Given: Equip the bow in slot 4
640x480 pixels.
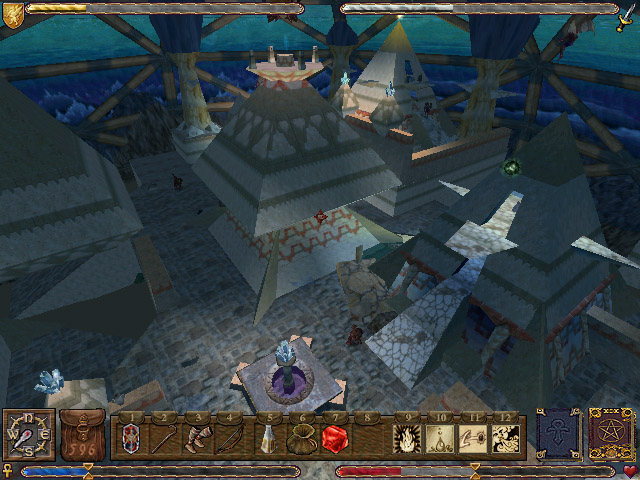Looking at the screenshot, I should (x=229, y=437).
